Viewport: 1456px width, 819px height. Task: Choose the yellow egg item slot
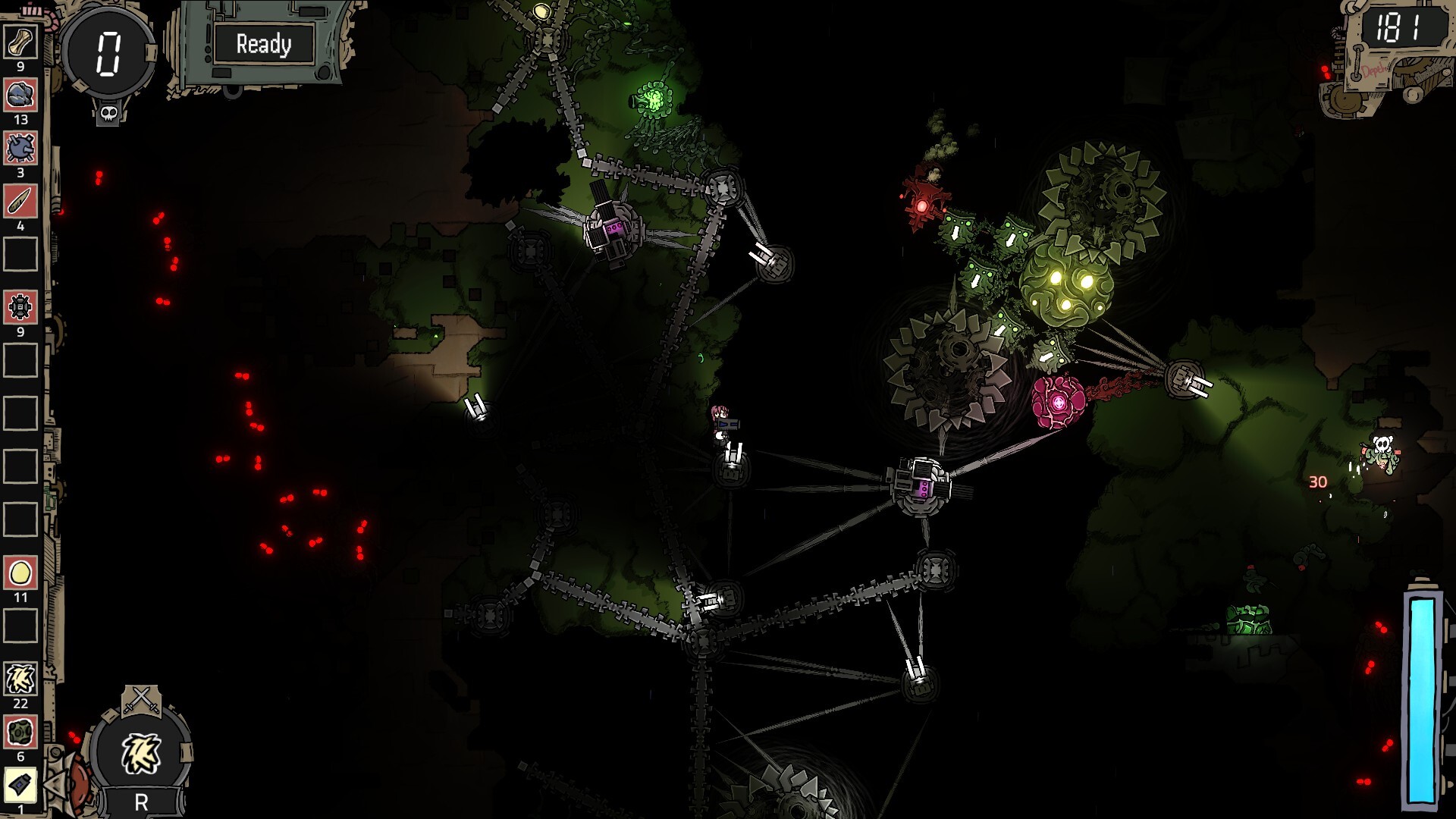20,573
